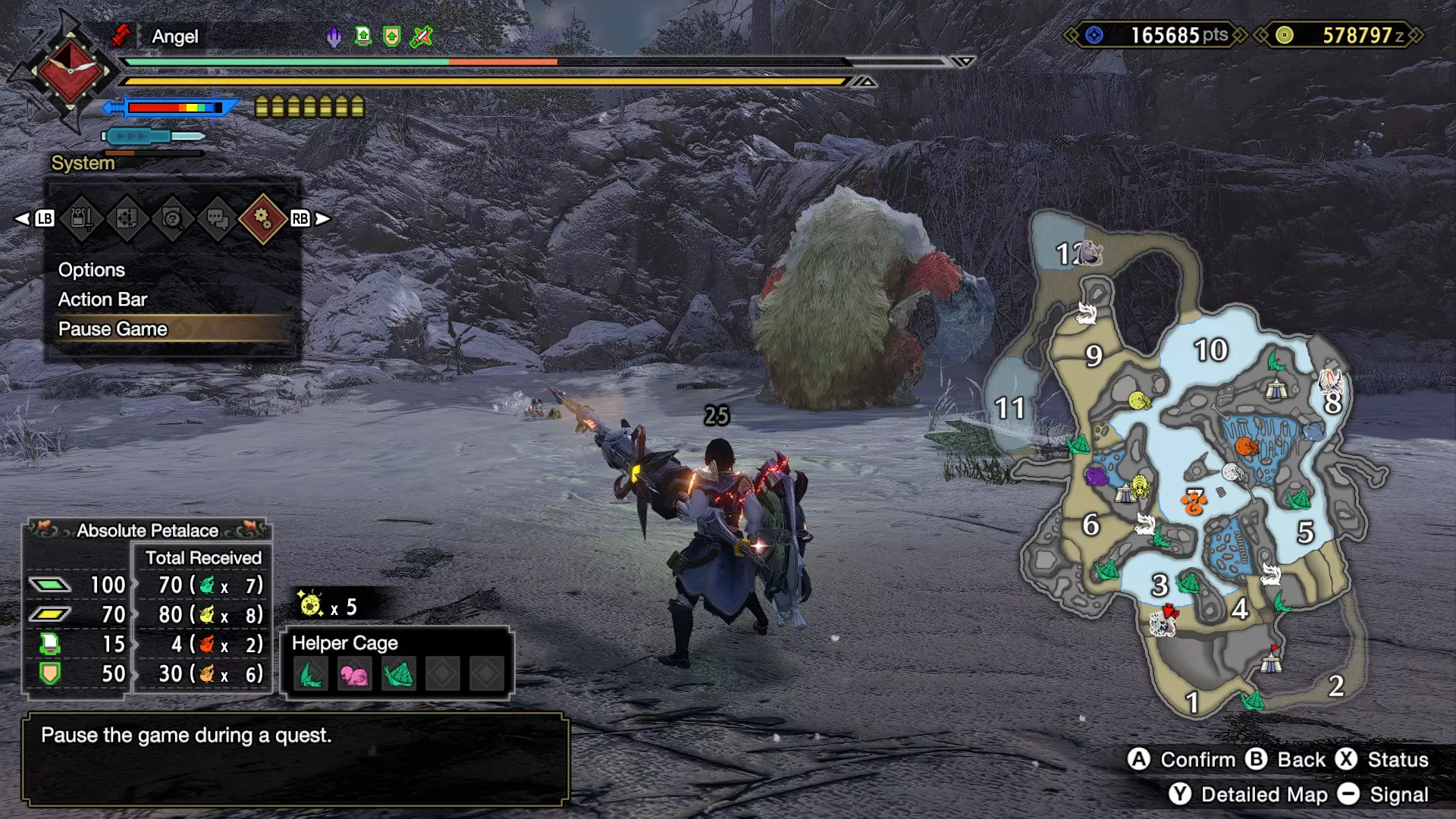The width and height of the screenshot is (1456, 819).
Task: Open the magnifying glass info tab
Action: (x=172, y=219)
